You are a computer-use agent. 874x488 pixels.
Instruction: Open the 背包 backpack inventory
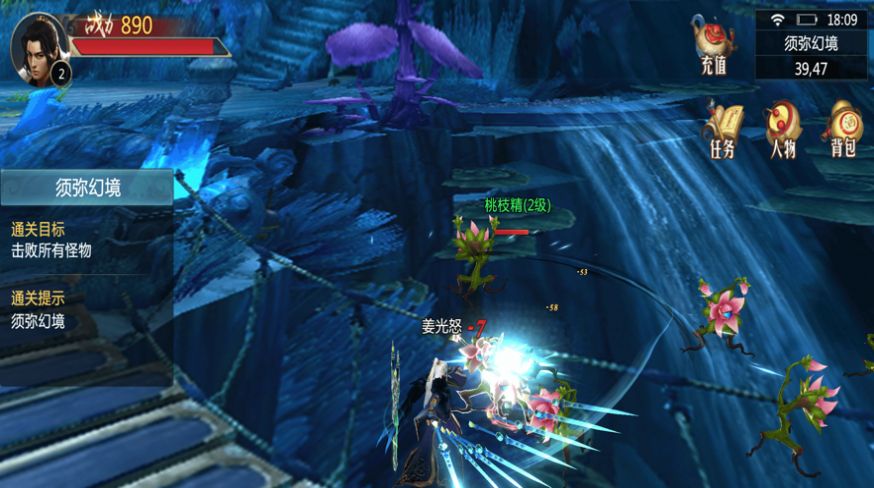pos(842,128)
